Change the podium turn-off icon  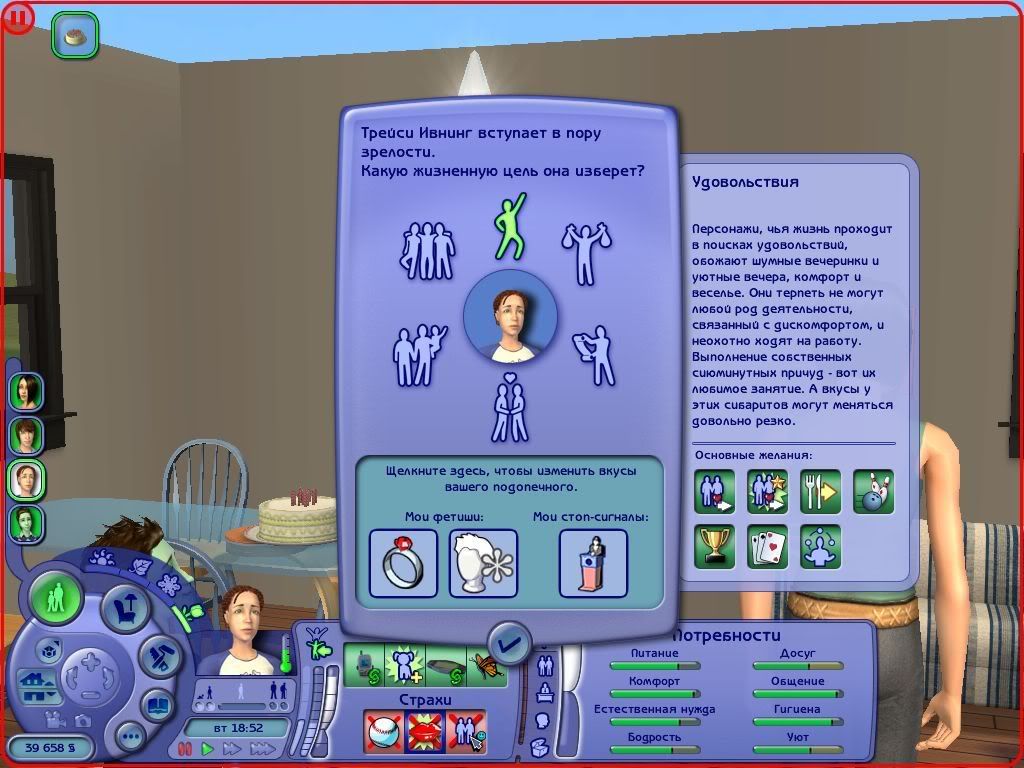tap(593, 563)
